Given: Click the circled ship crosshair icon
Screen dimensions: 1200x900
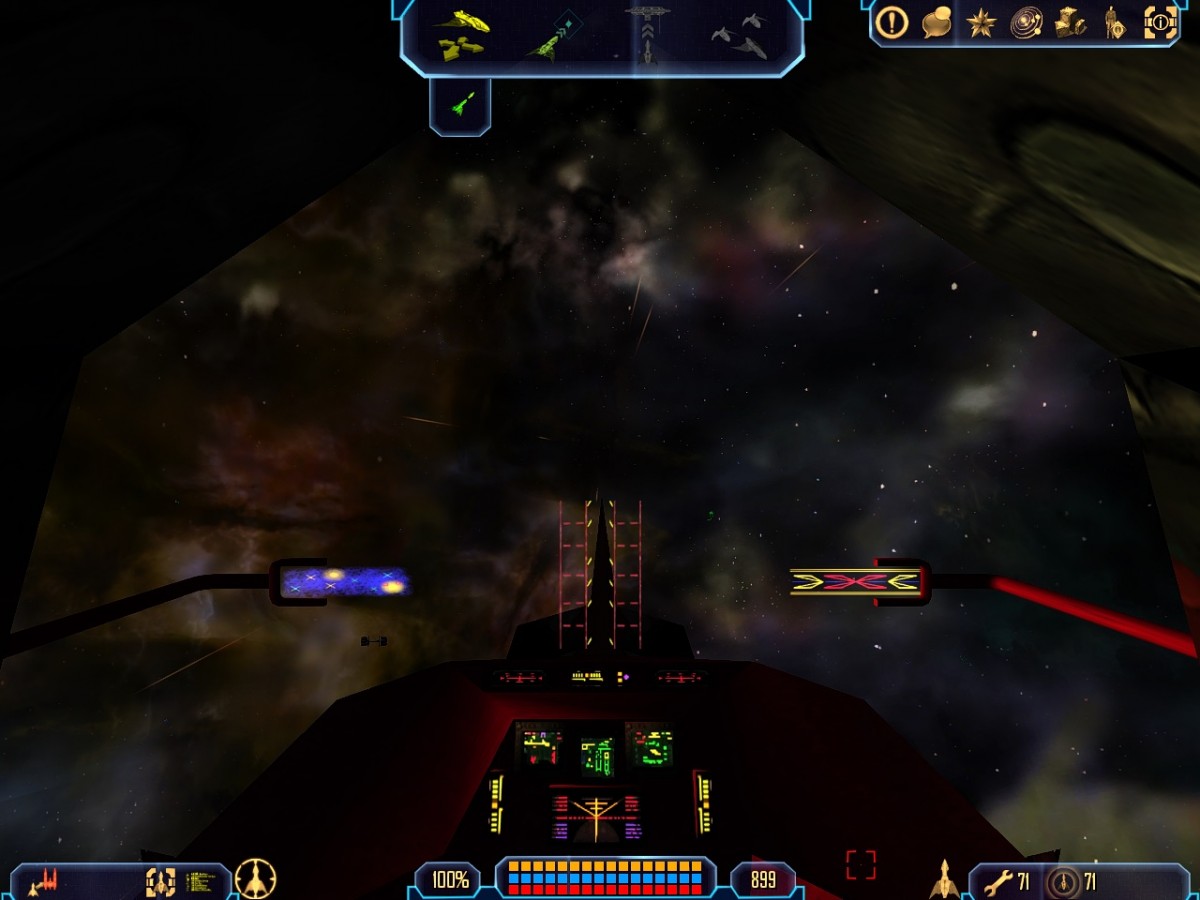Looking at the screenshot, I should [255, 880].
